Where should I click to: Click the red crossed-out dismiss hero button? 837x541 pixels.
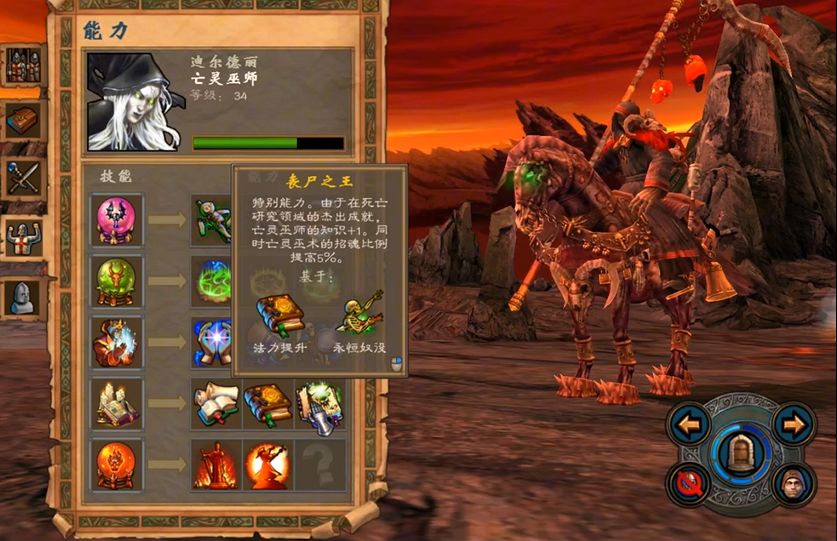tap(689, 484)
